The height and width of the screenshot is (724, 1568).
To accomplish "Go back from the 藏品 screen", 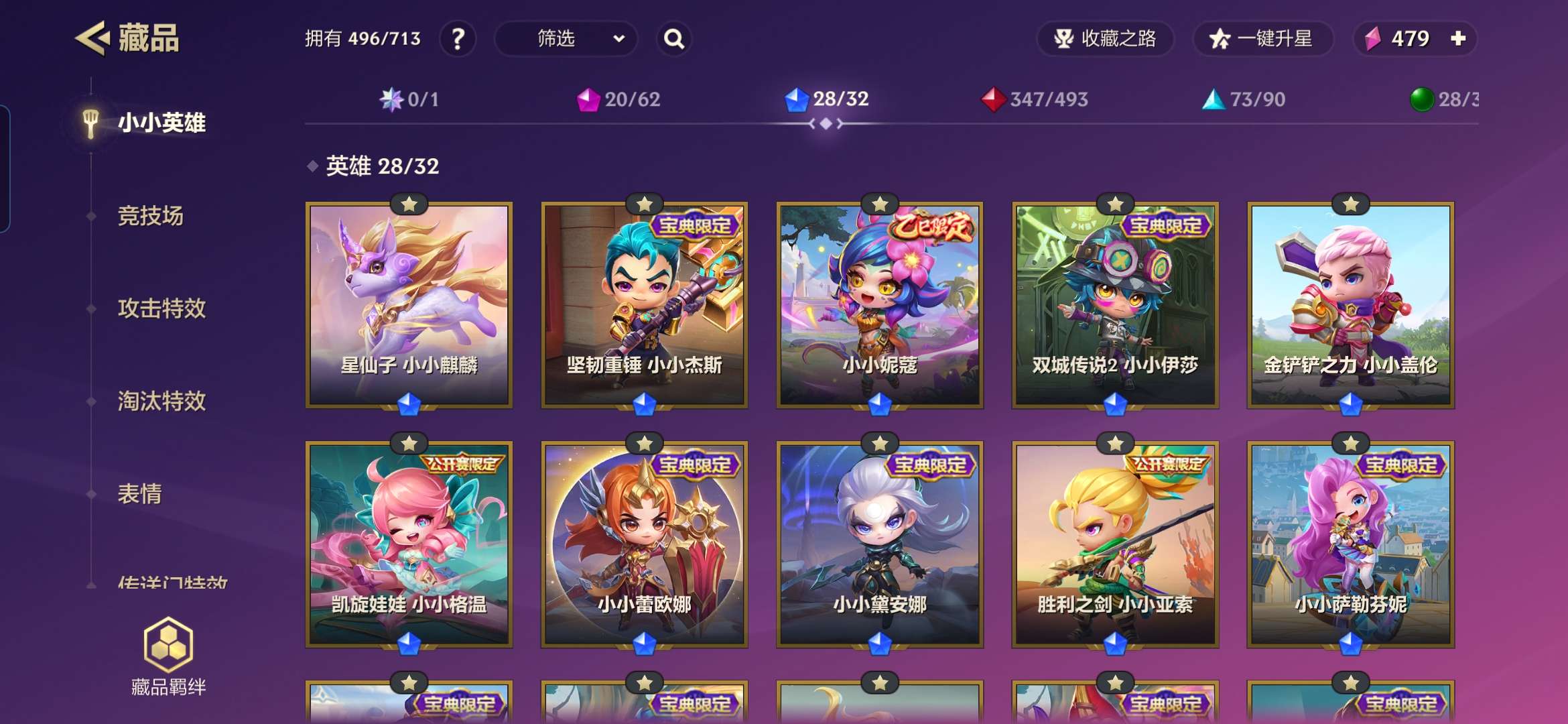I will click(92, 38).
